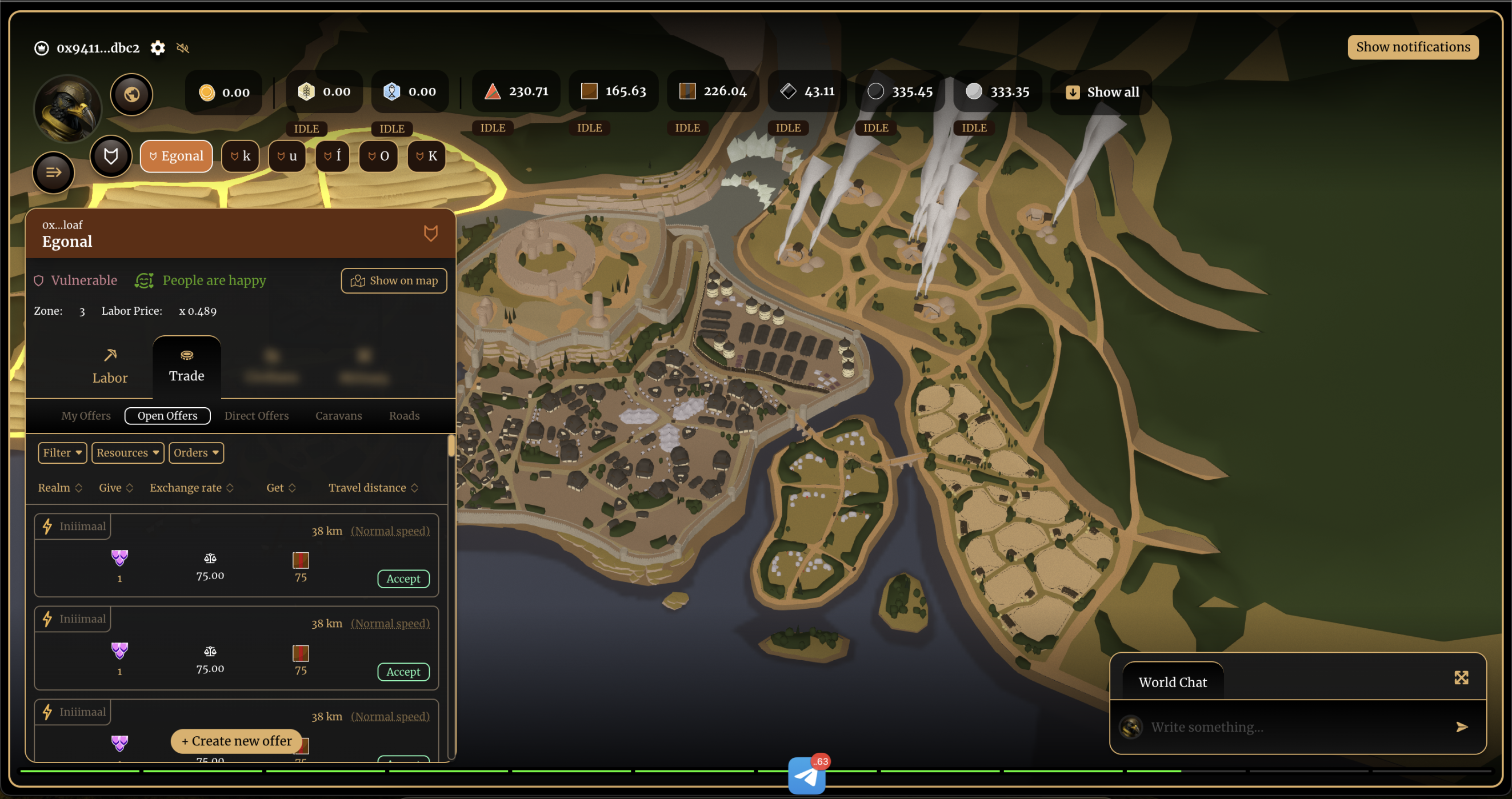Switch to Direct Offers
The height and width of the screenshot is (799, 1512).
coord(257,415)
